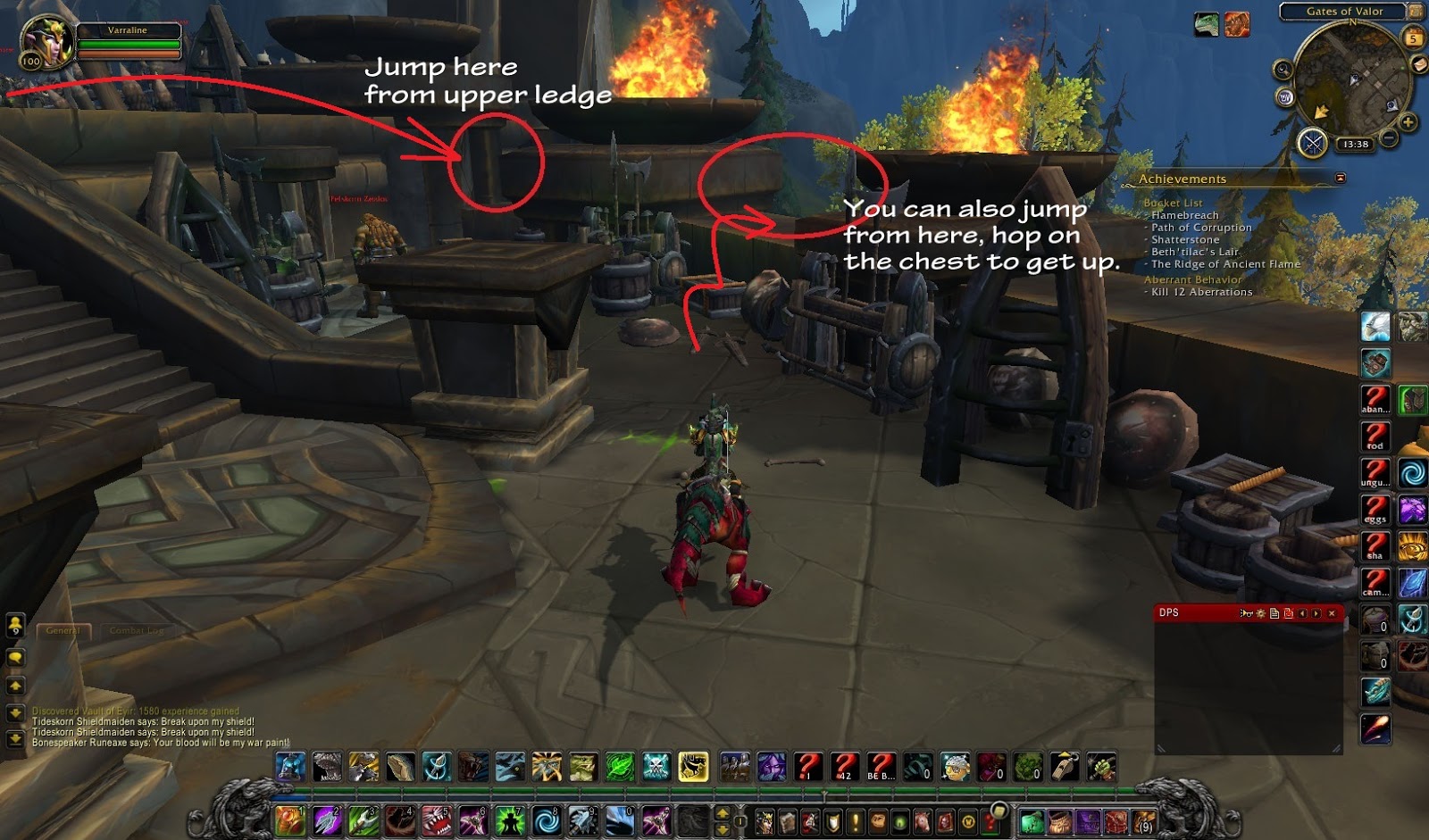Click Varraline's character portrait
This screenshot has width=1429, height=840.
pos(49,40)
